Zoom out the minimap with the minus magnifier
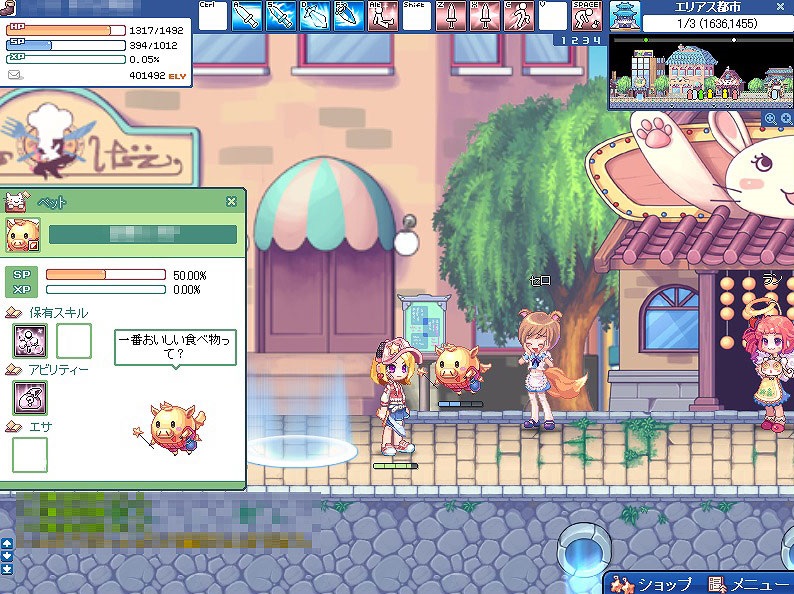Screen dimensions: 794x594 785,119
